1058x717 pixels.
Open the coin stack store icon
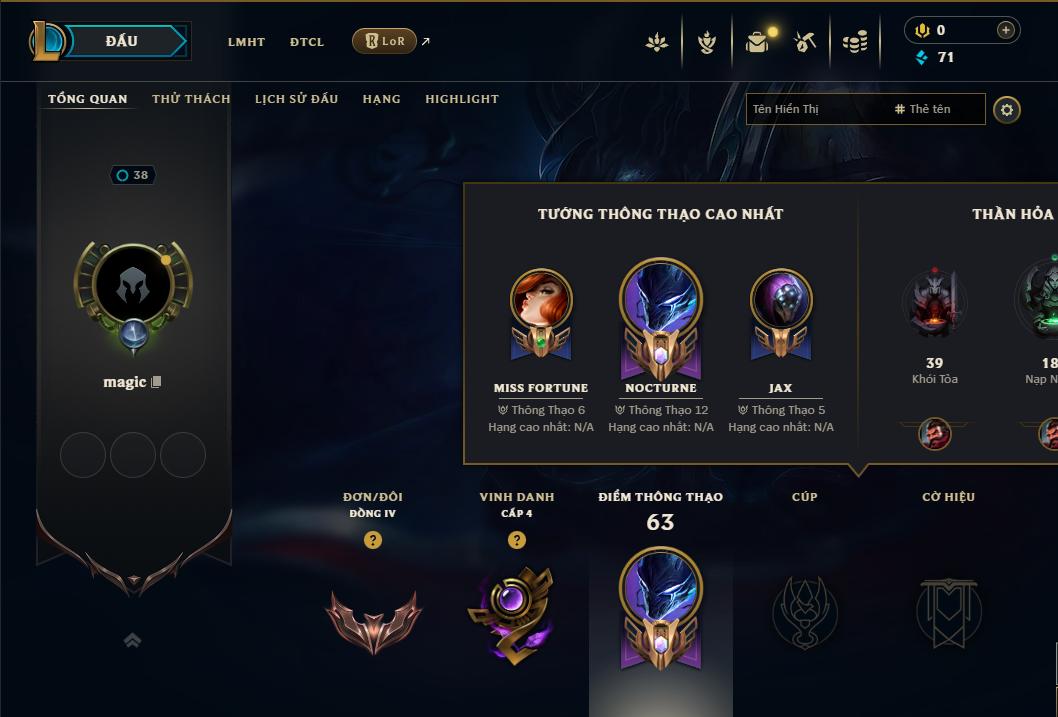pyautogui.click(x=855, y=42)
